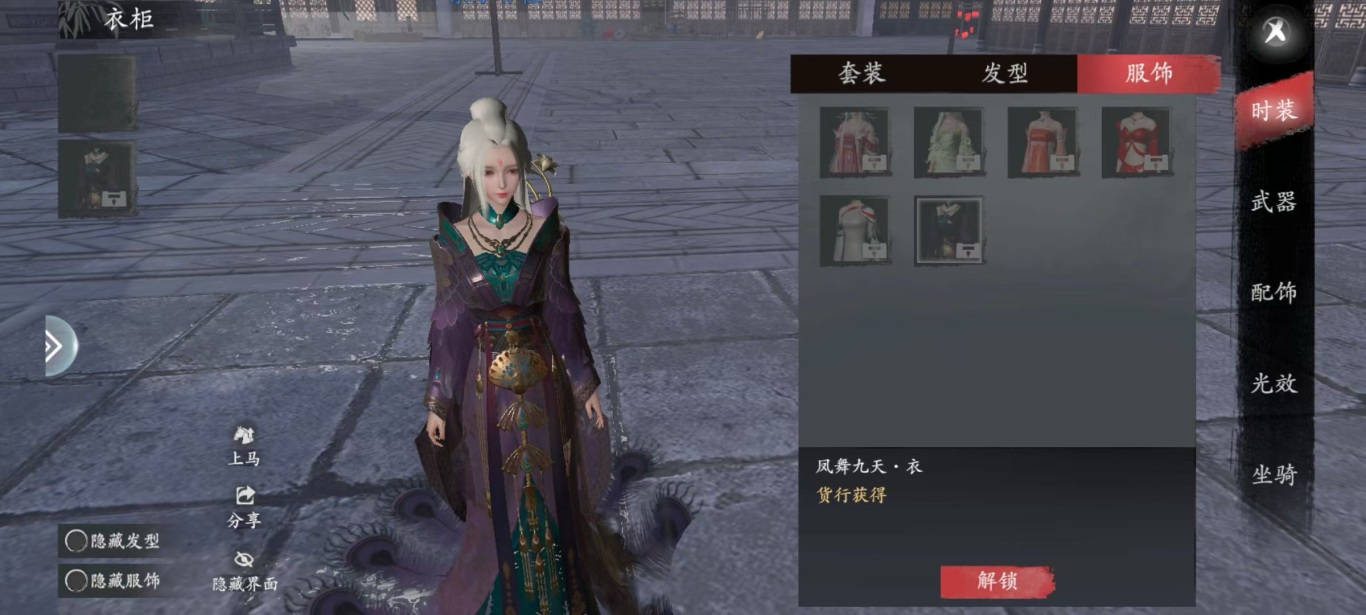Switch to 配饰 accessories category
The height and width of the screenshot is (615, 1366).
pyautogui.click(x=1273, y=292)
